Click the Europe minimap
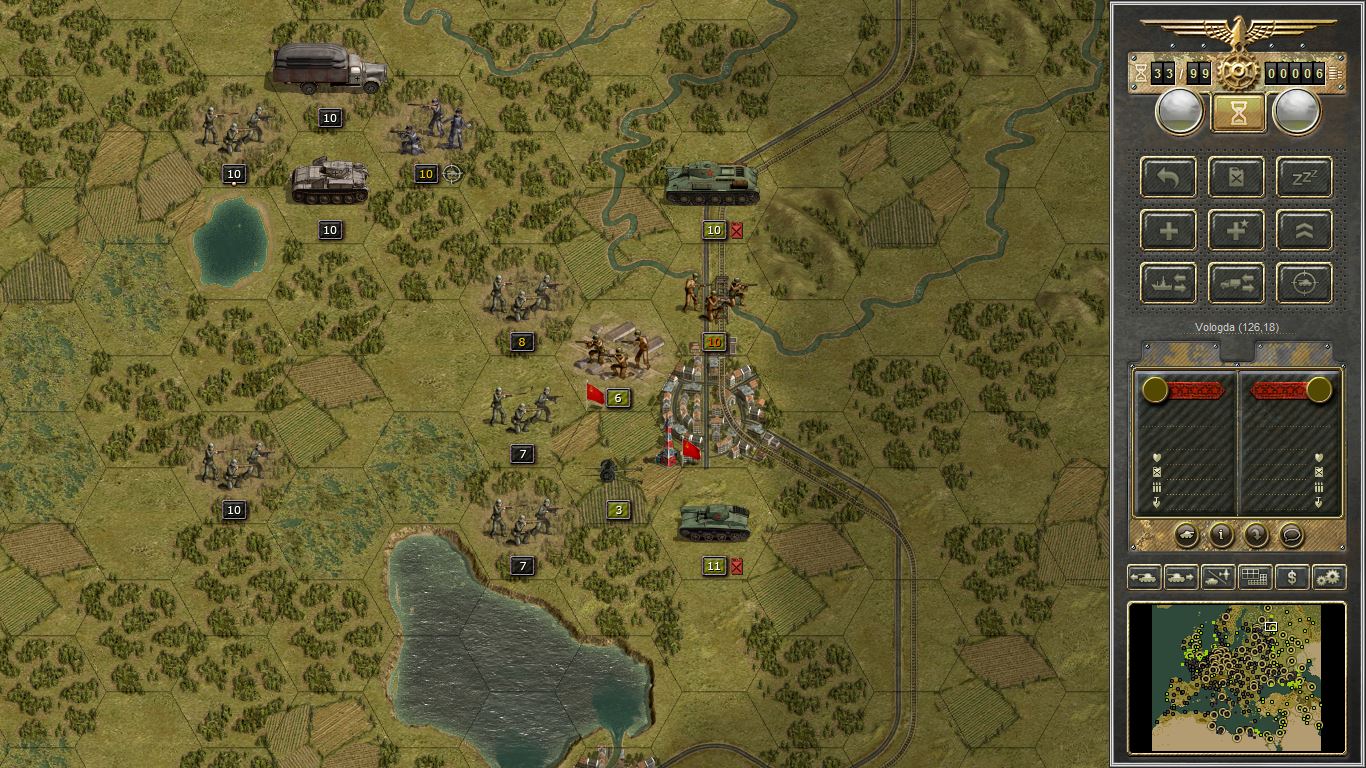1366x768 pixels. coord(1236,676)
